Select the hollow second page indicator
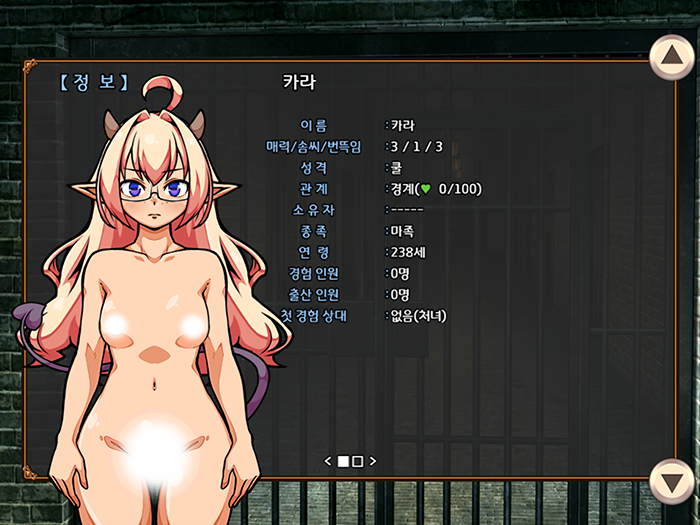 358,461
